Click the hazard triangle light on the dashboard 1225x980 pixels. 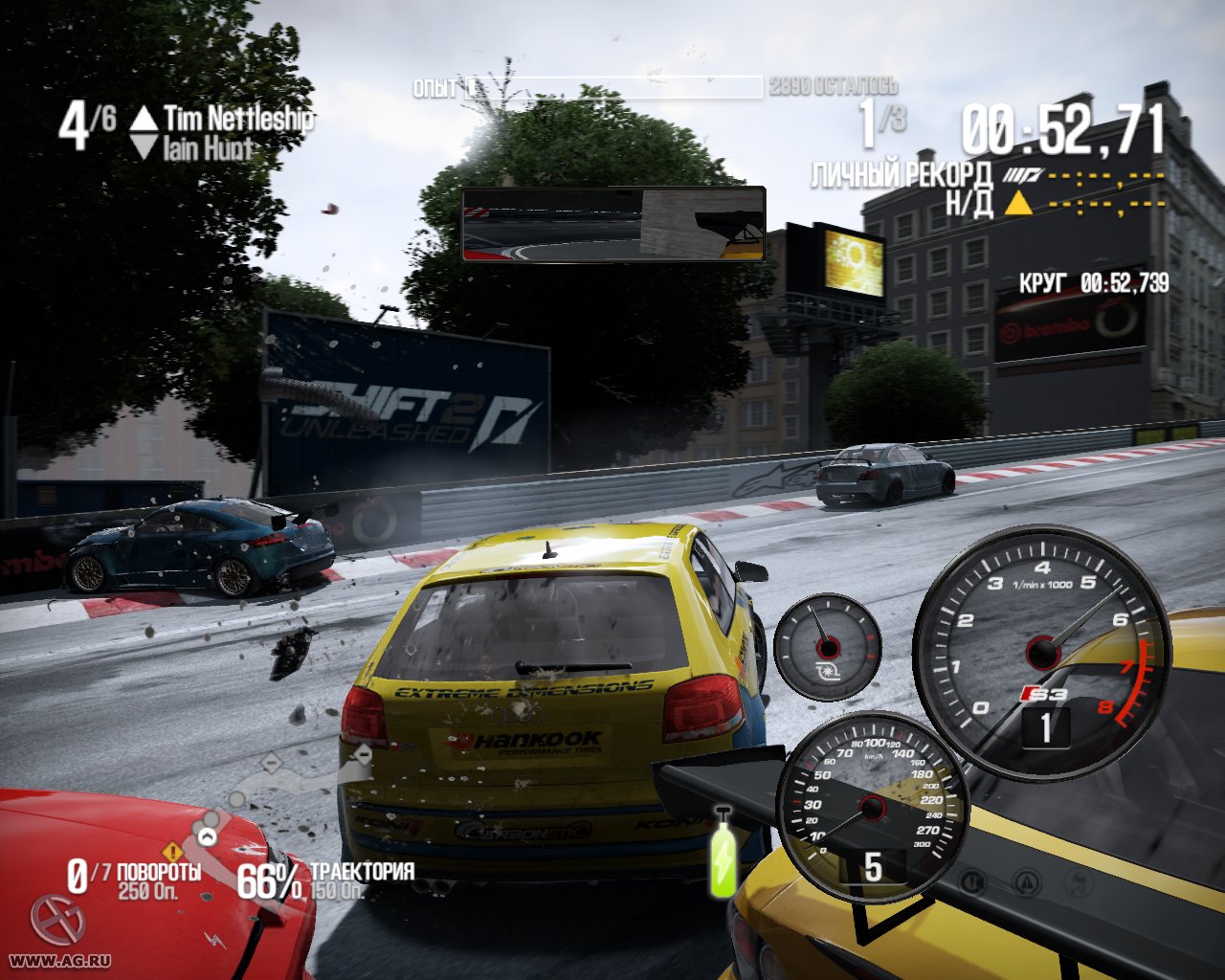[1026, 880]
